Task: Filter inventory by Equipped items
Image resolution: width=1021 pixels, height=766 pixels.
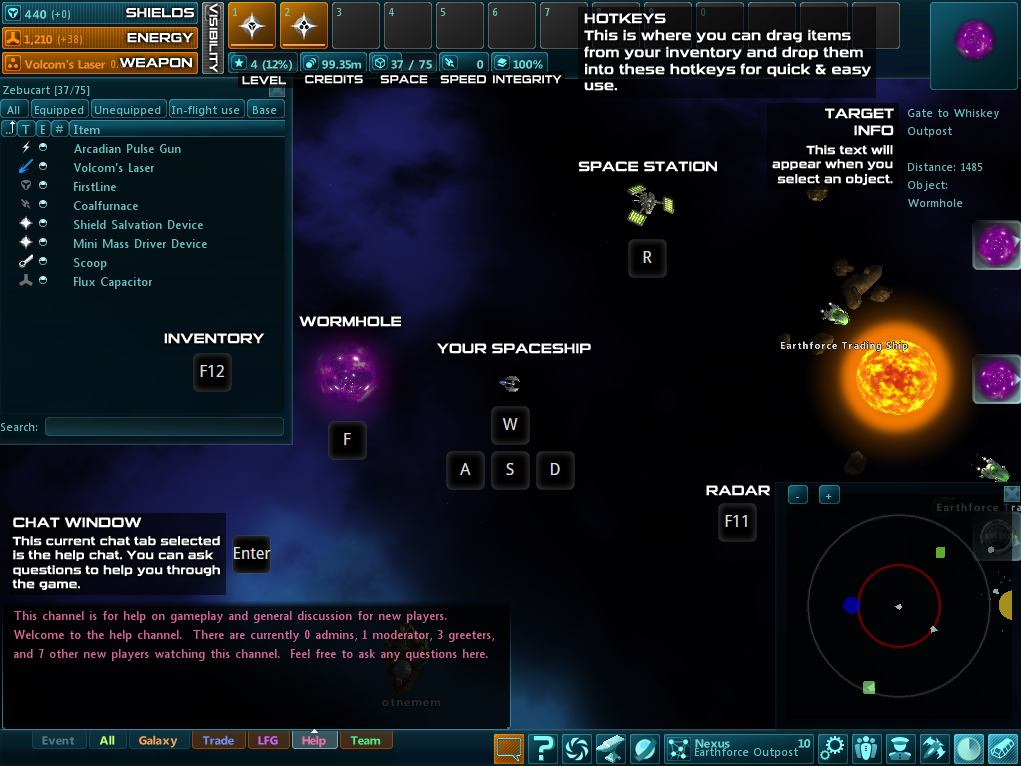Action: point(58,110)
